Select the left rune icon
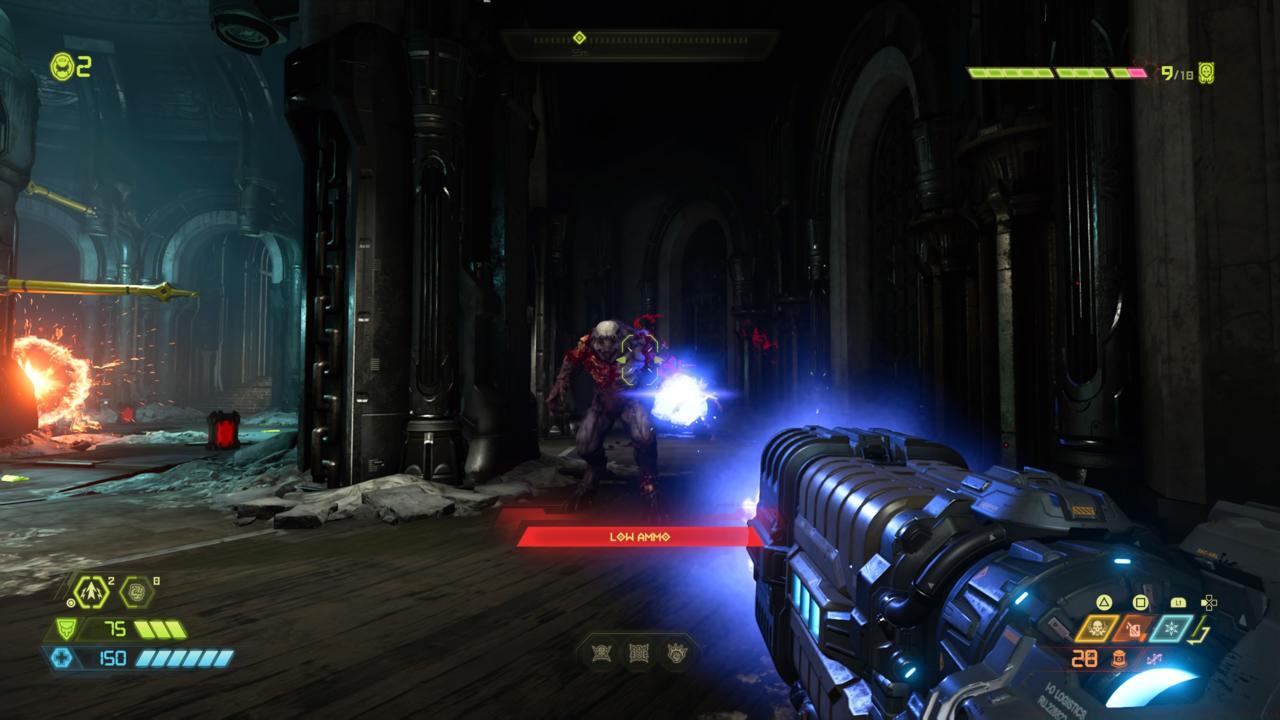The width and height of the screenshot is (1280, 720). click(x=601, y=654)
